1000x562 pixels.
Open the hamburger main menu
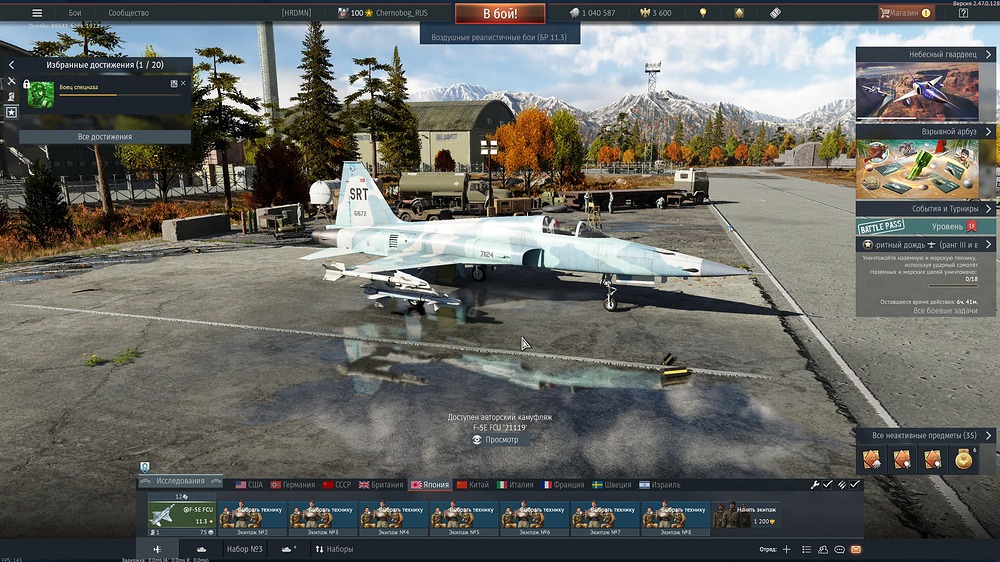(x=37, y=13)
